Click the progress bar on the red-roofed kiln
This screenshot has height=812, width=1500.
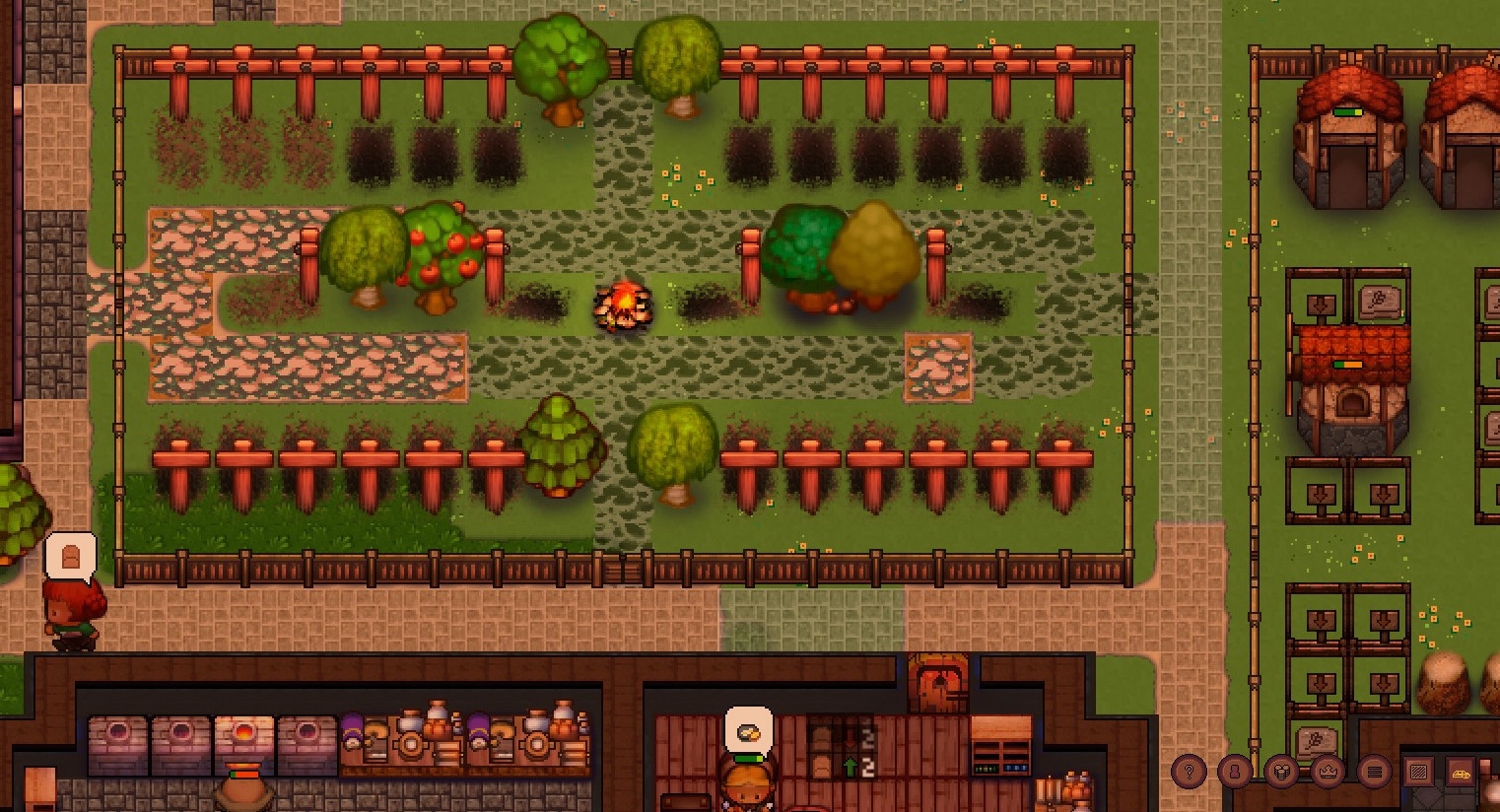tap(1347, 364)
